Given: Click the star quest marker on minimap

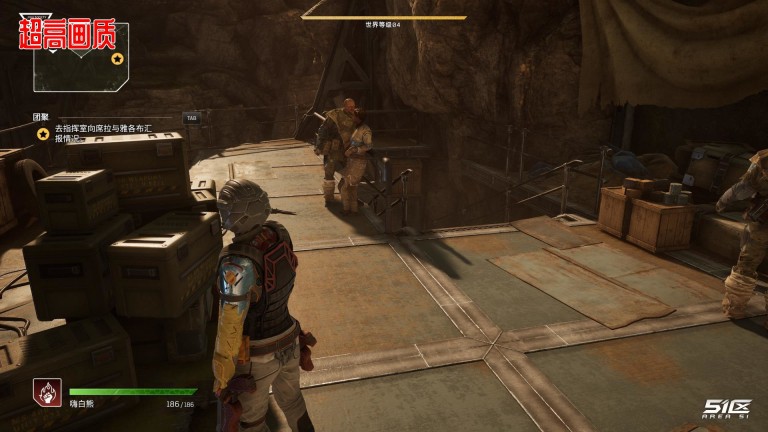Looking at the screenshot, I should [x=118, y=59].
